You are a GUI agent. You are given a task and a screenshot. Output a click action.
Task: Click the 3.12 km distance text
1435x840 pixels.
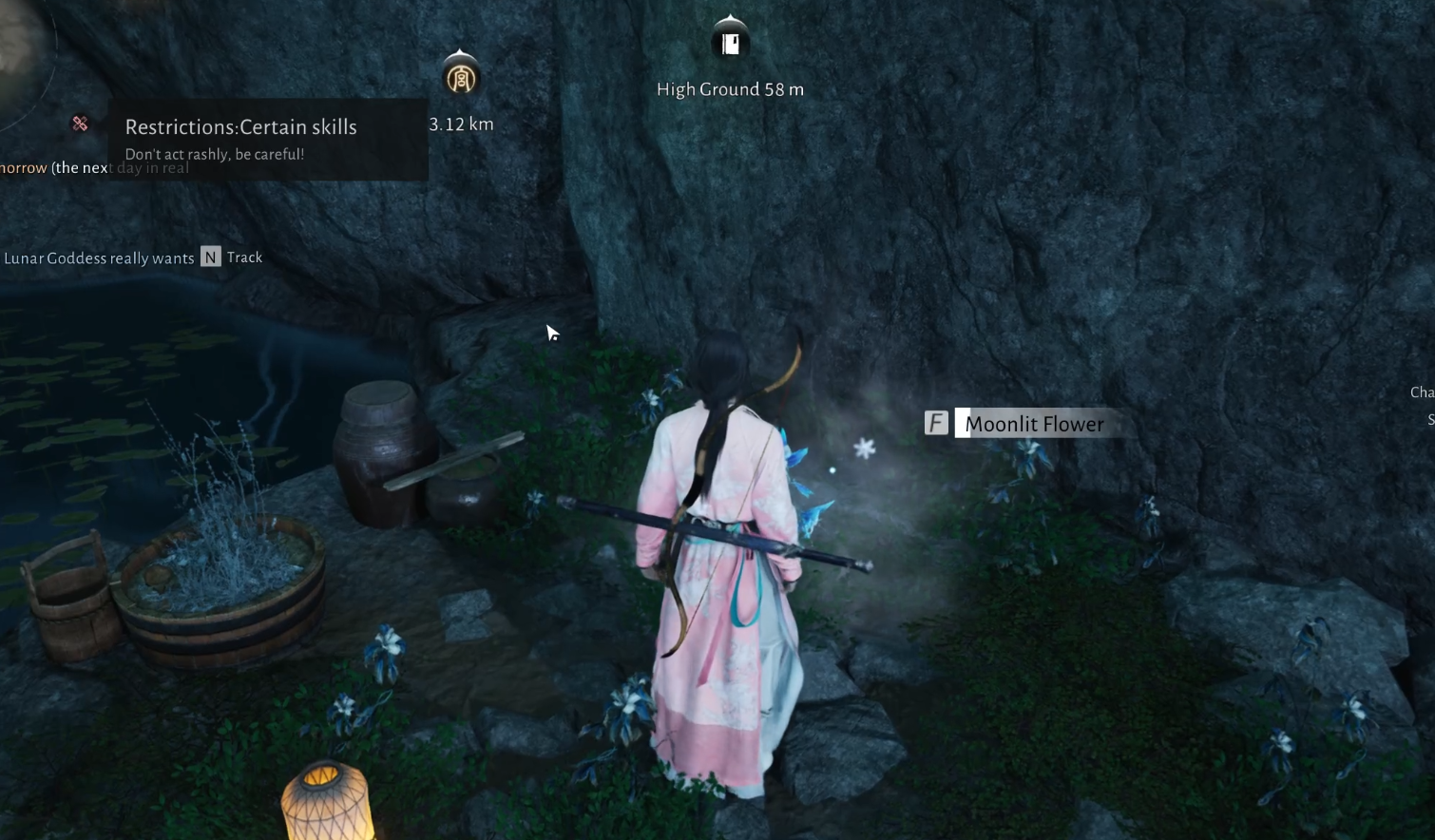click(x=461, y=124)
